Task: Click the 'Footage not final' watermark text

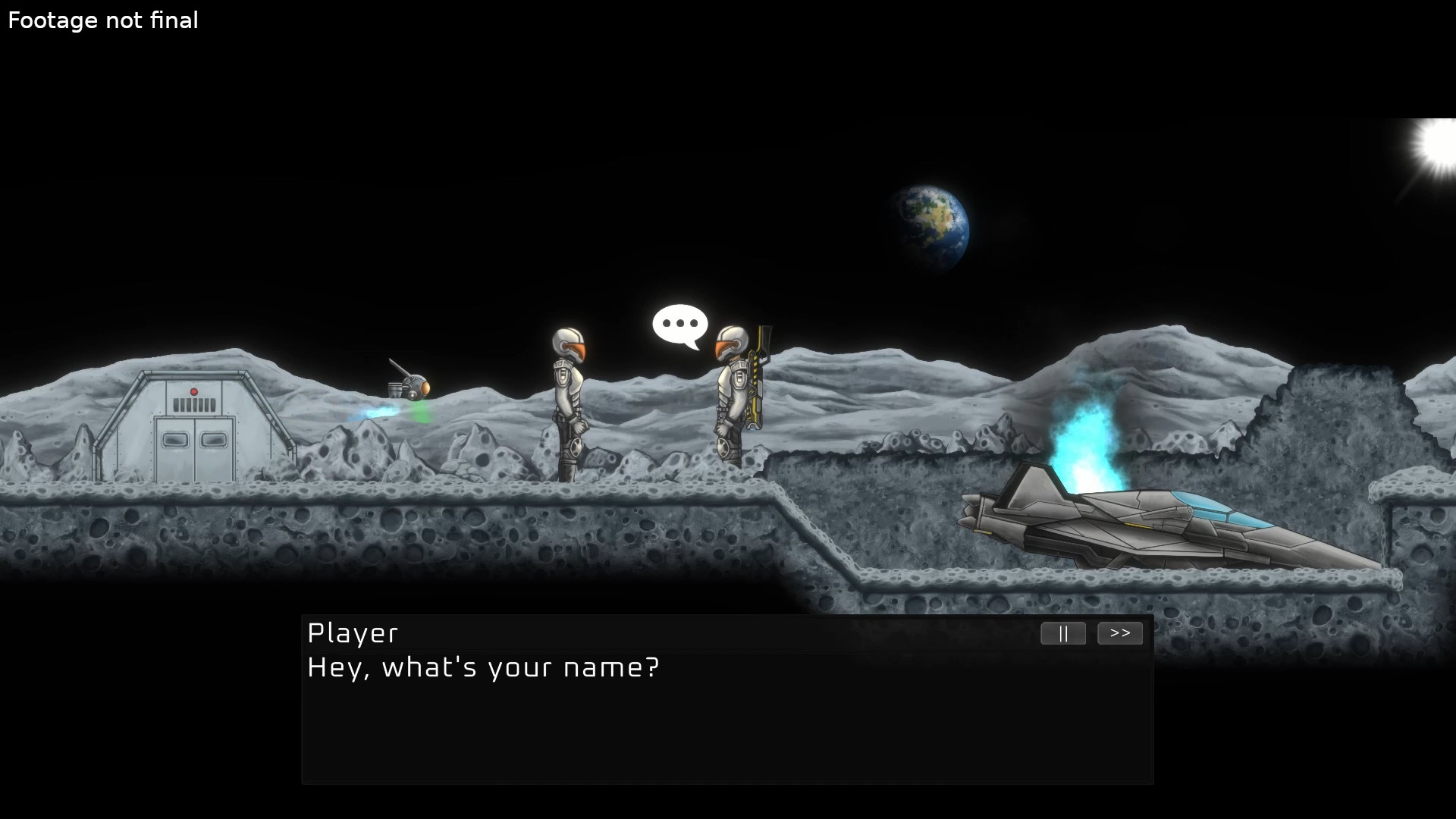Action: point(102,20)
